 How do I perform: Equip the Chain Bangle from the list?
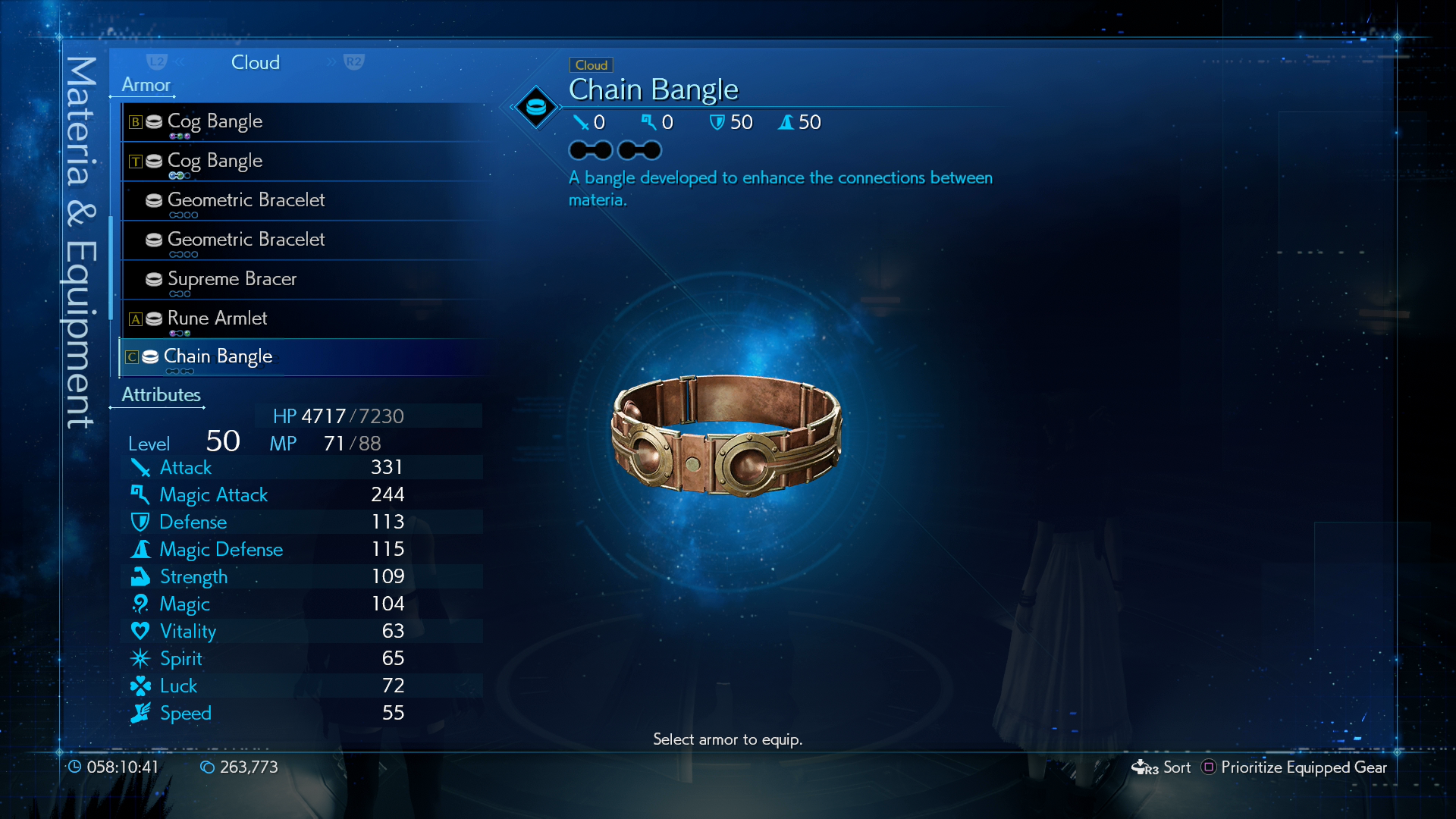(x=218, y=356)
